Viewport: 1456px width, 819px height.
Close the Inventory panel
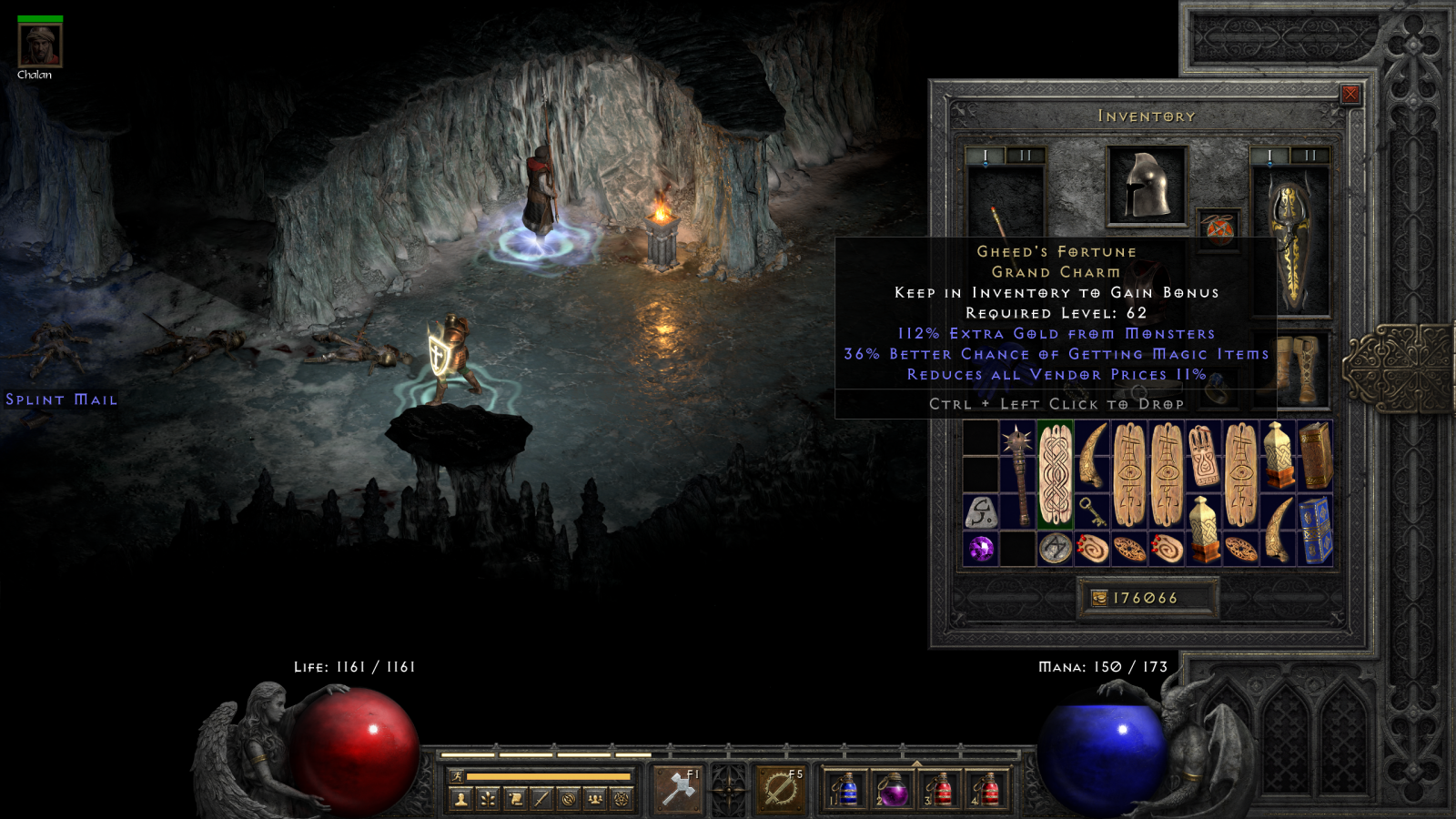pos(1350,94)
